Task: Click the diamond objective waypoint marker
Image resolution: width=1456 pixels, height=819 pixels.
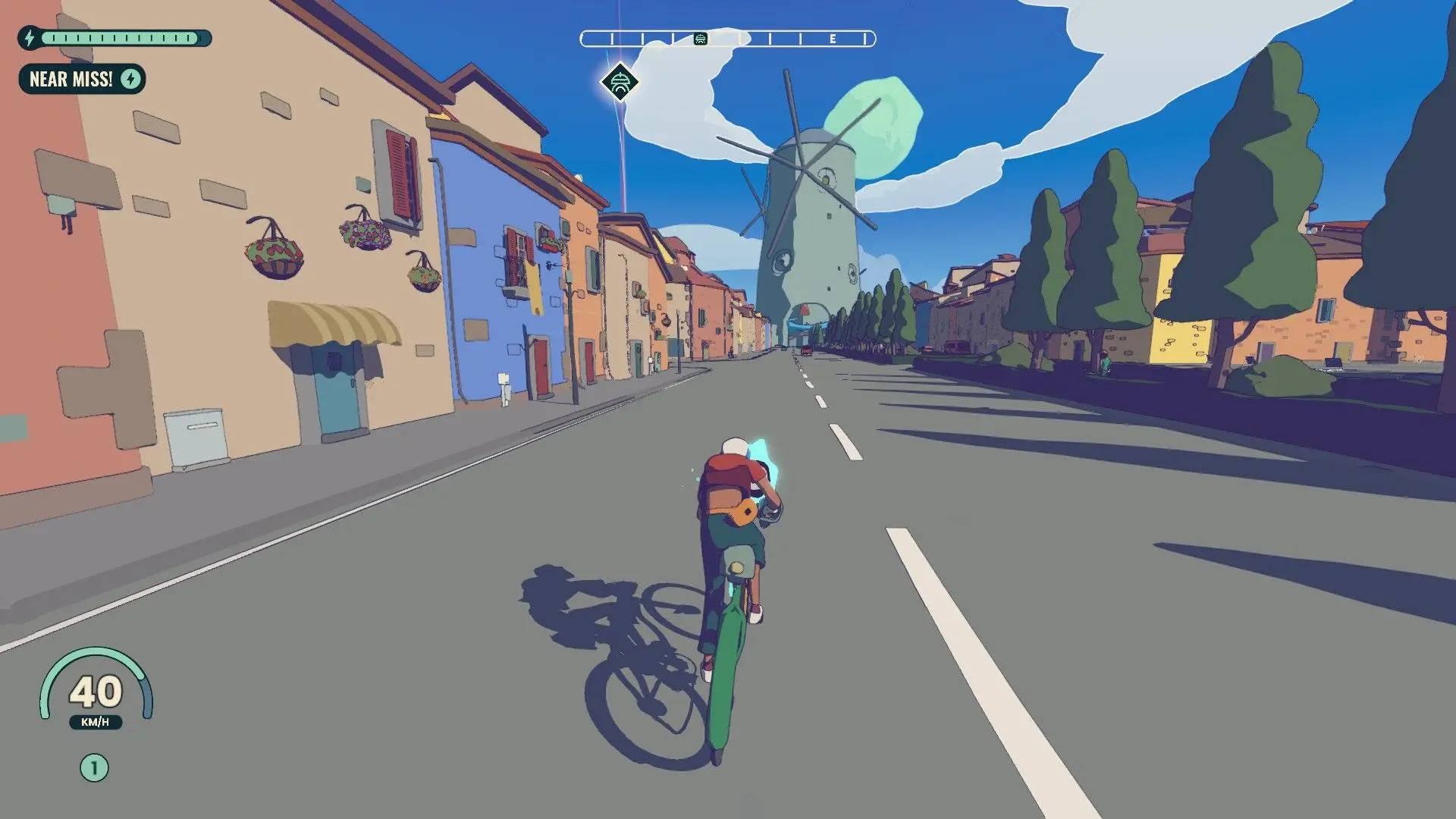Action: coord(620,82)
